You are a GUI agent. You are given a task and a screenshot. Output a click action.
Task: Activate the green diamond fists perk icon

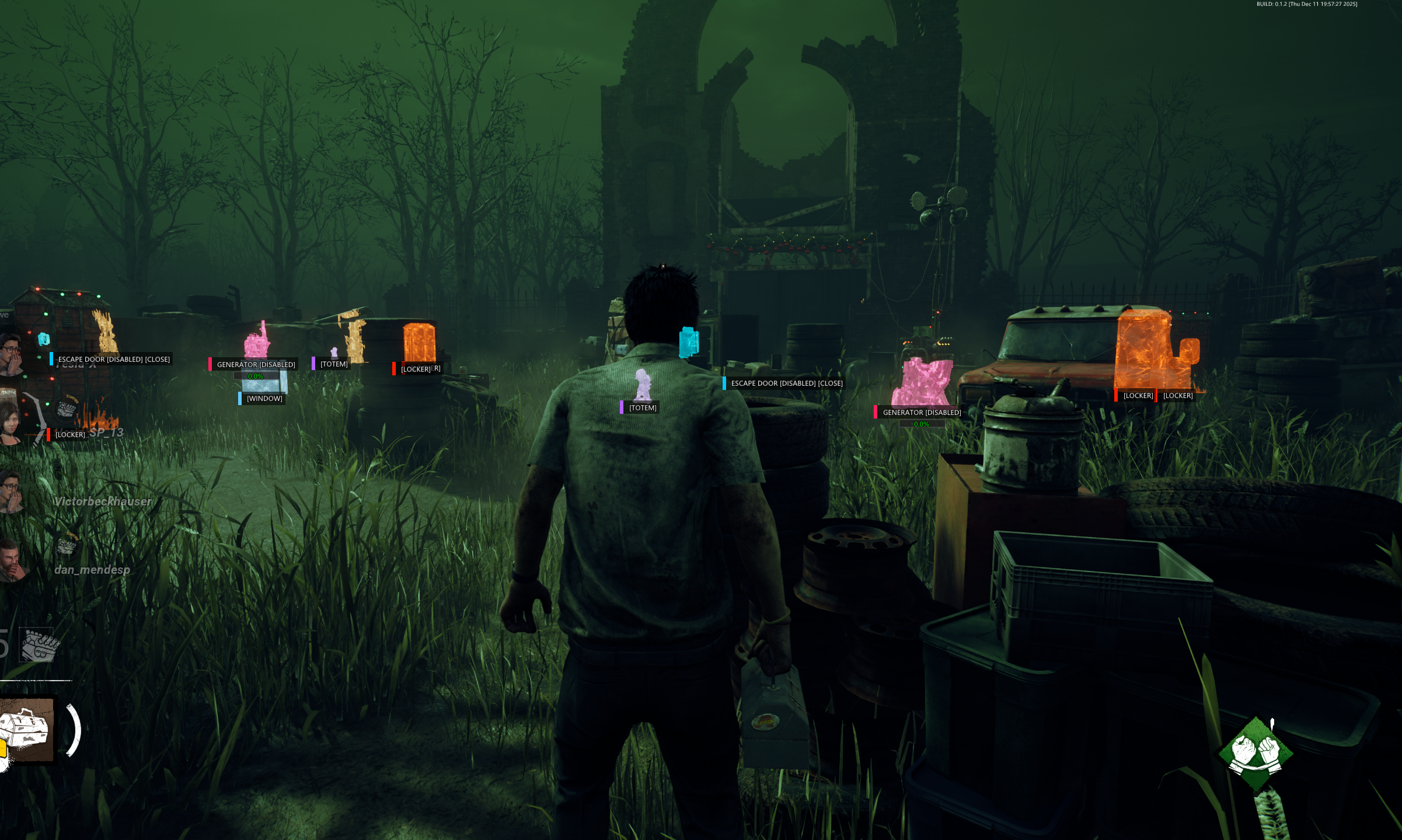1255,753
